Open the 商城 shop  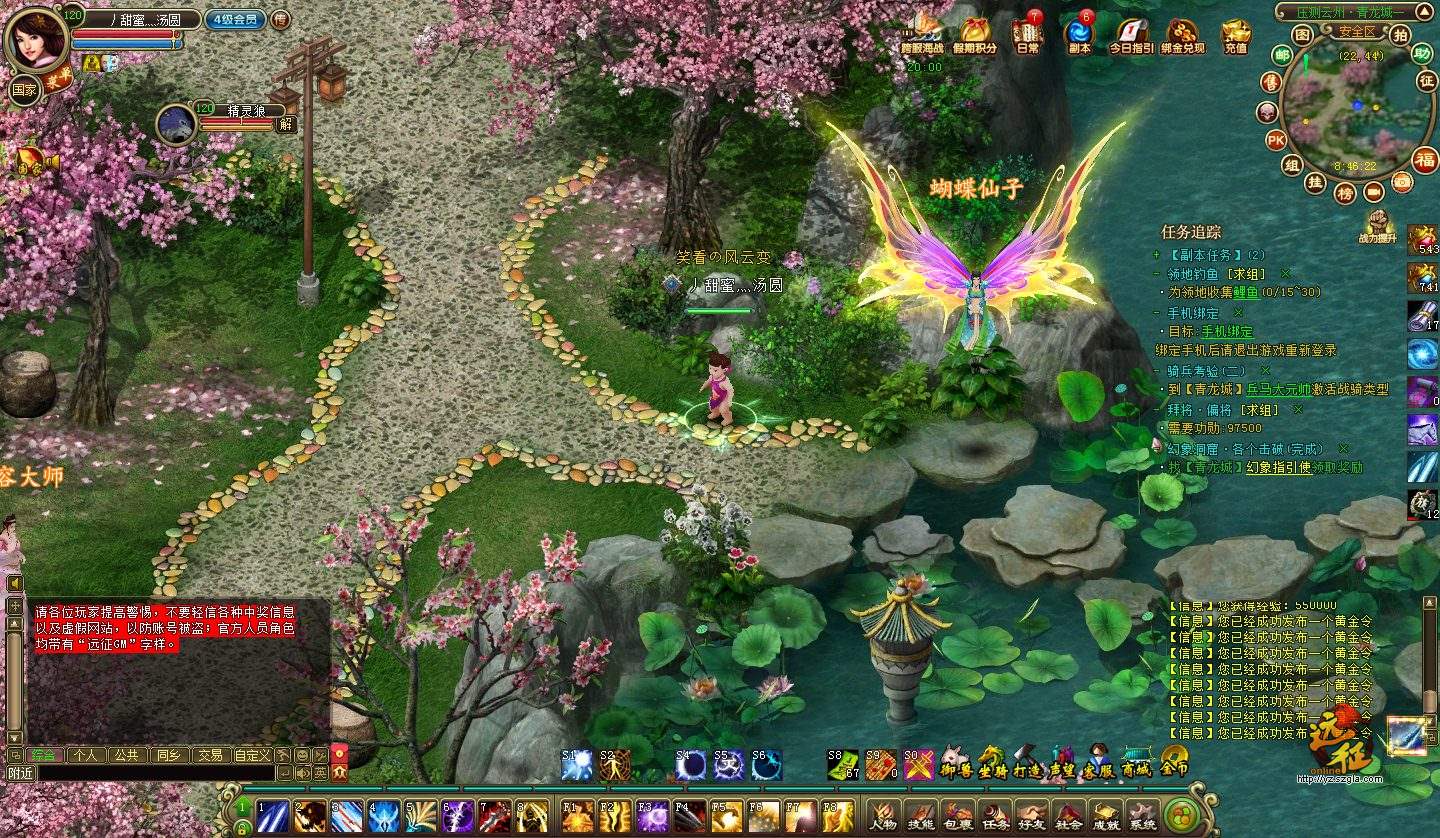coord(1136,762)
